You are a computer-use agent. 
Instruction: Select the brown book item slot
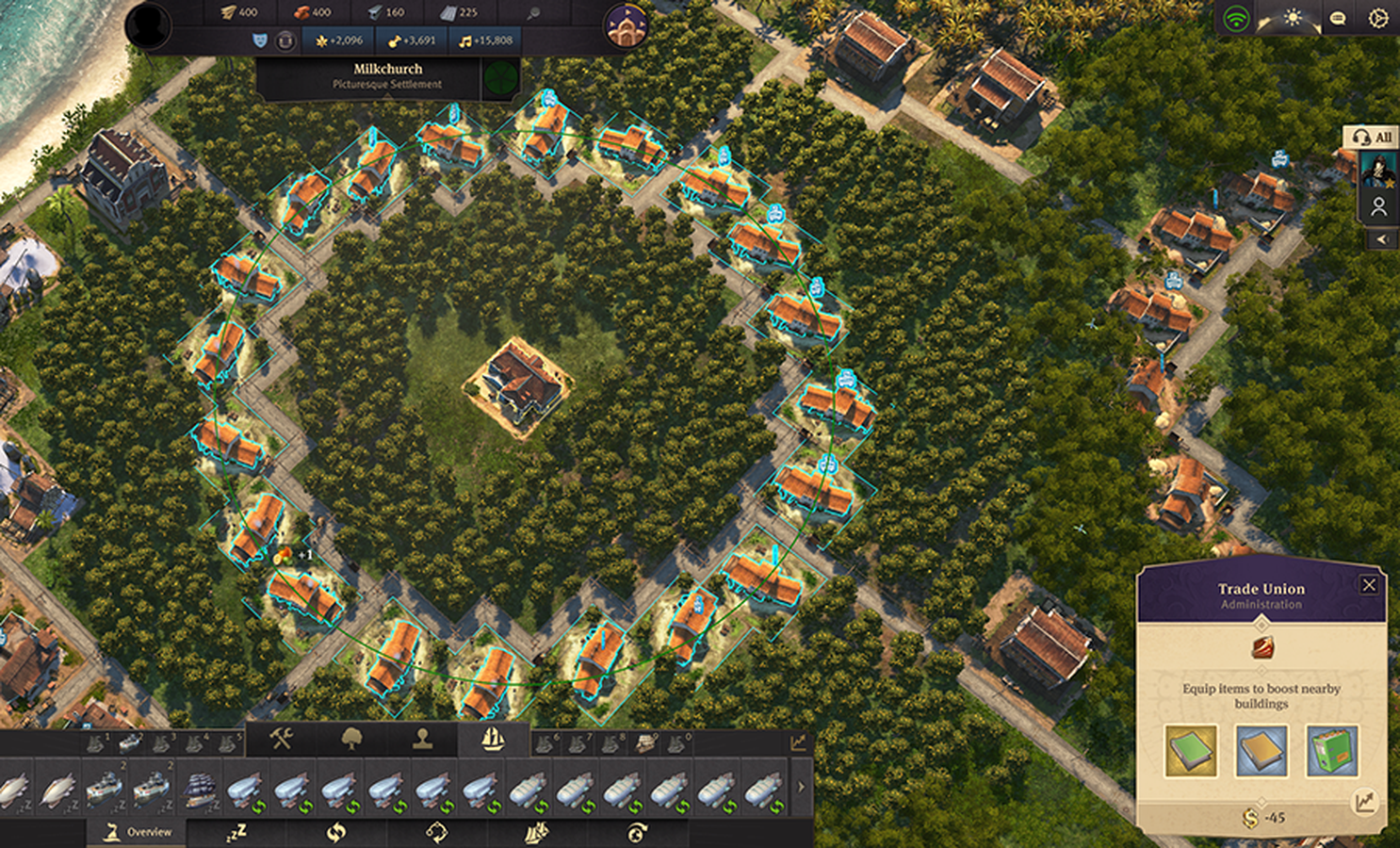[x=1261, y=751]
